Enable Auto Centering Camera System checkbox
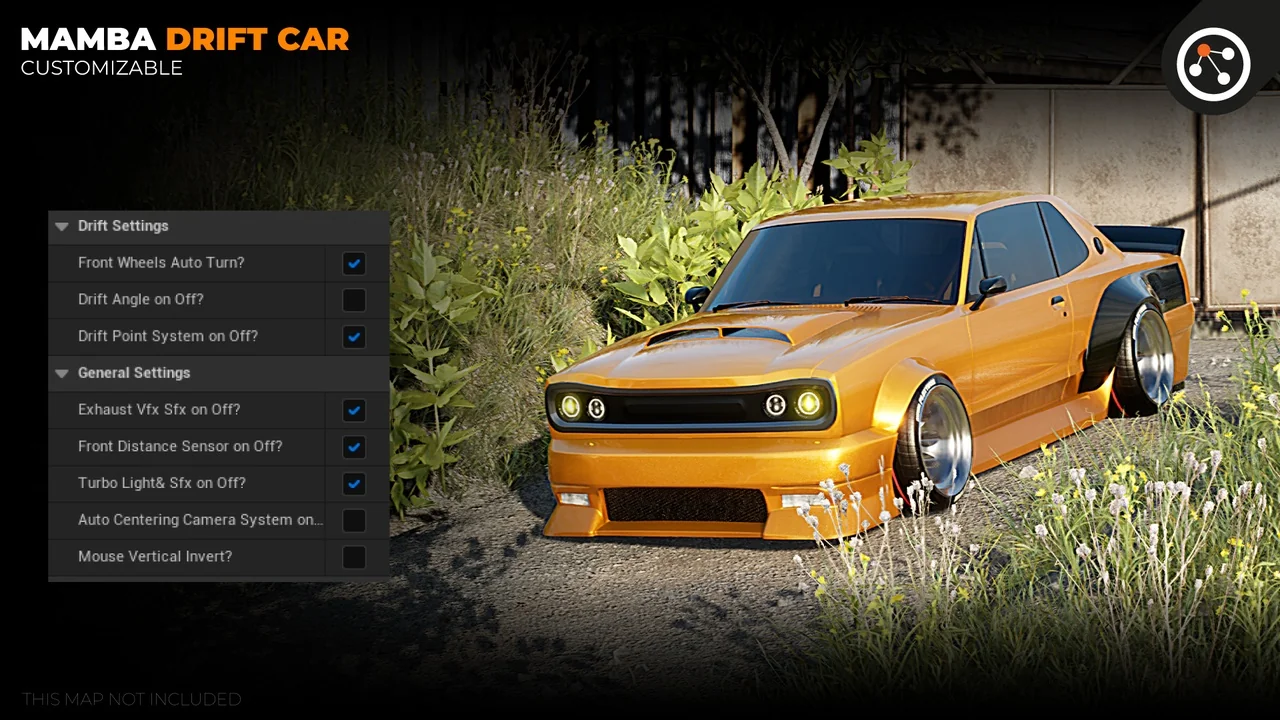Viewport: 1280px width, 720px height. 354,520
